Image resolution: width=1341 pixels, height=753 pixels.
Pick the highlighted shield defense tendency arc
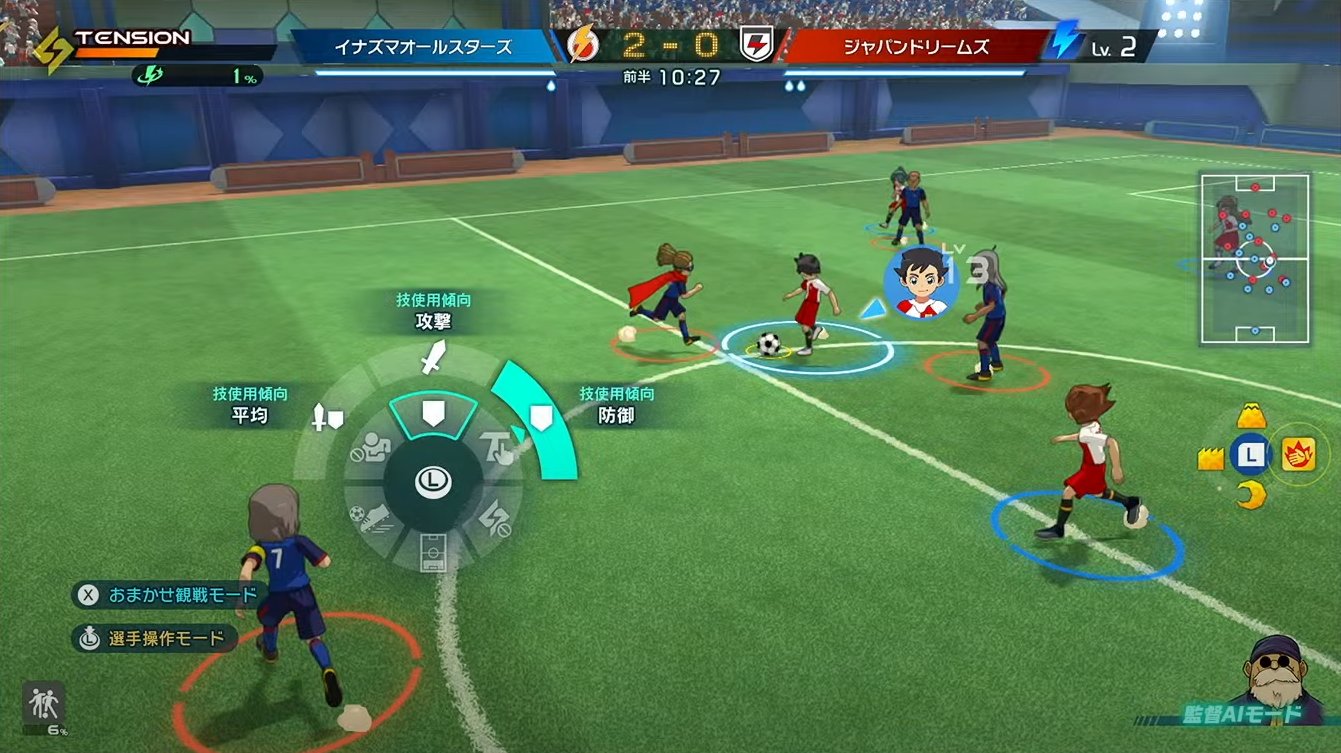[540, 419]
